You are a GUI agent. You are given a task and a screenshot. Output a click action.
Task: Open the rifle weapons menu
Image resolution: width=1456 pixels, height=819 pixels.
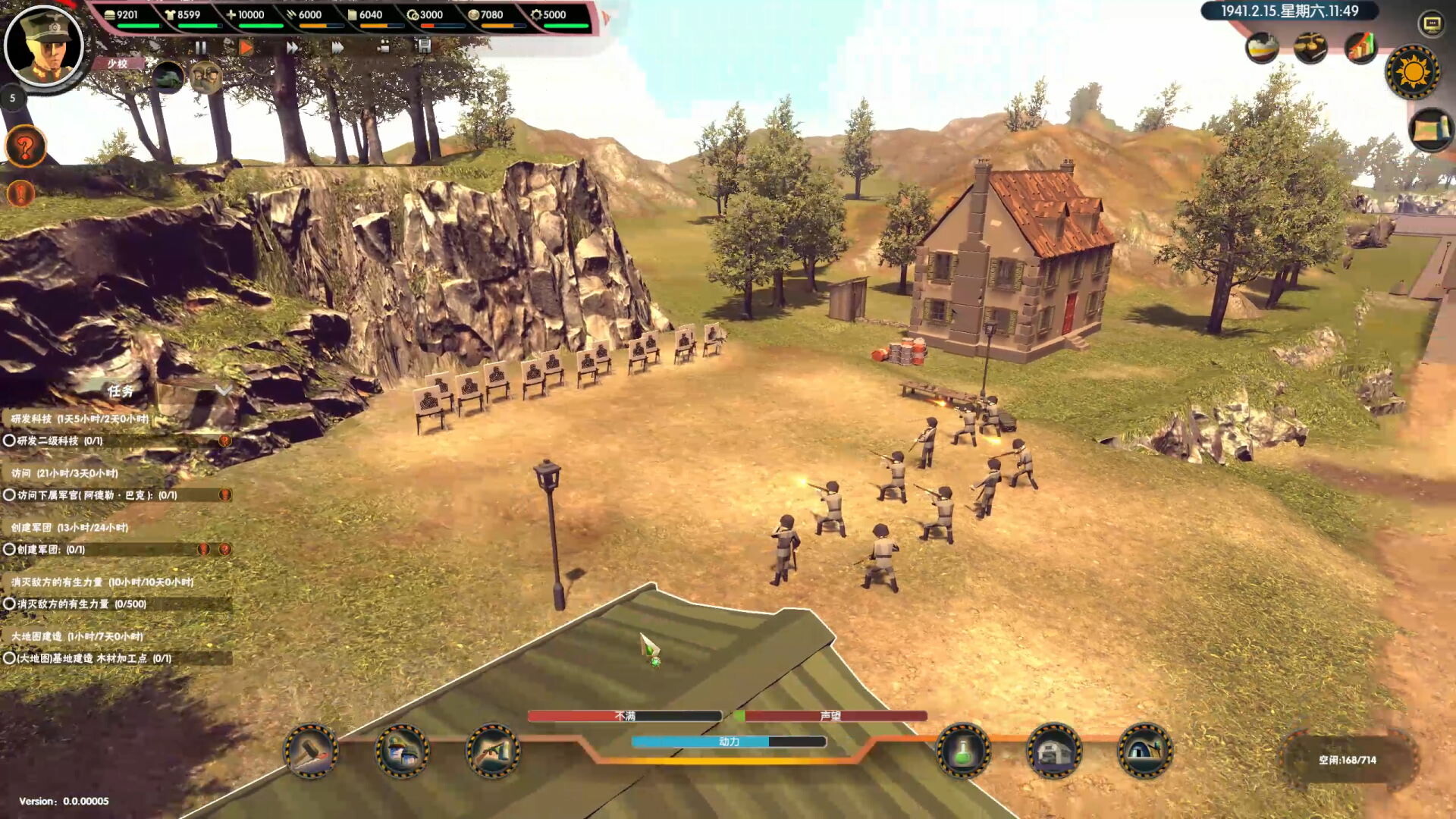[493, 752]
